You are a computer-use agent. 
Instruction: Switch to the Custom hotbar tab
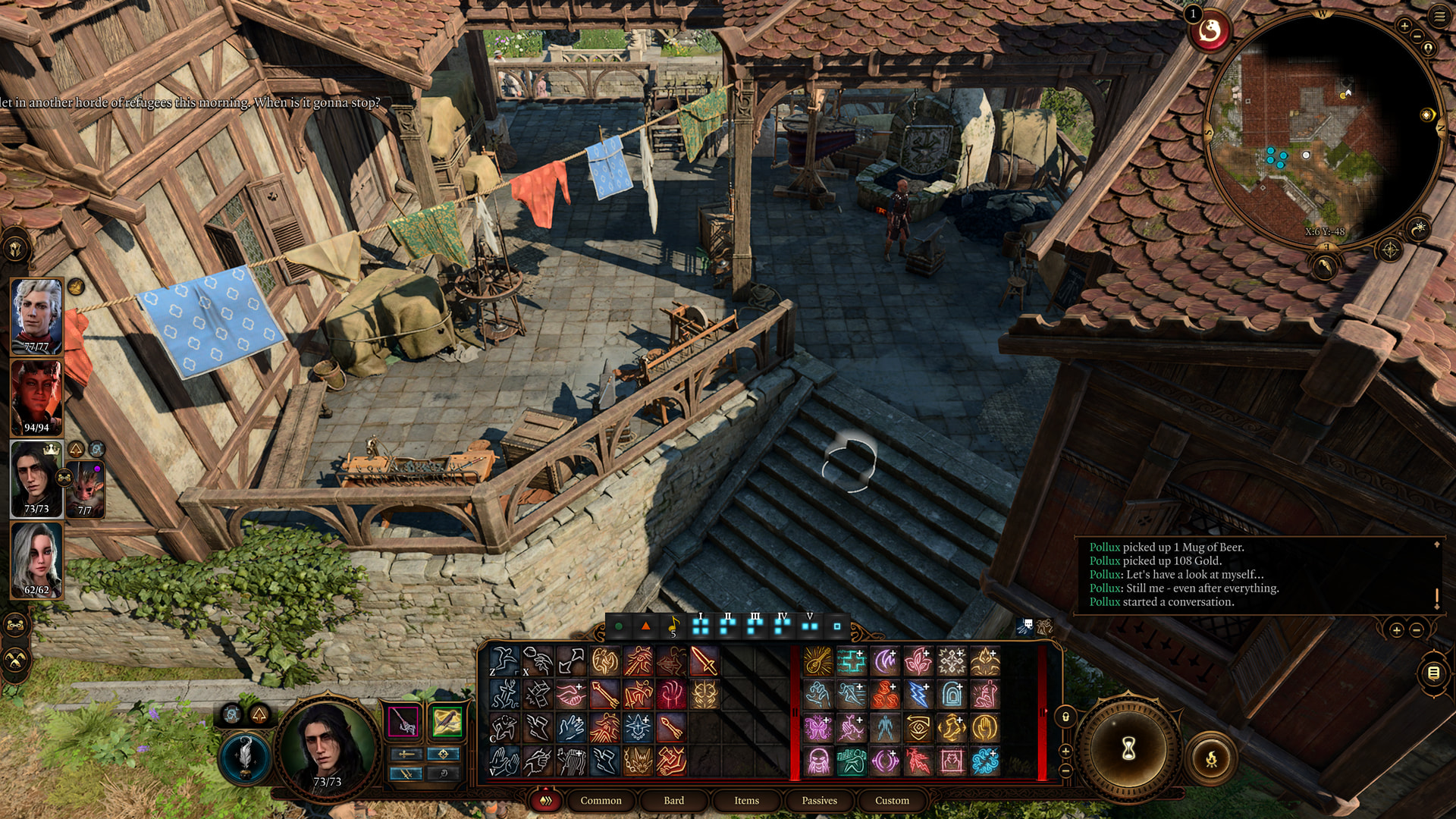(892, 801)
